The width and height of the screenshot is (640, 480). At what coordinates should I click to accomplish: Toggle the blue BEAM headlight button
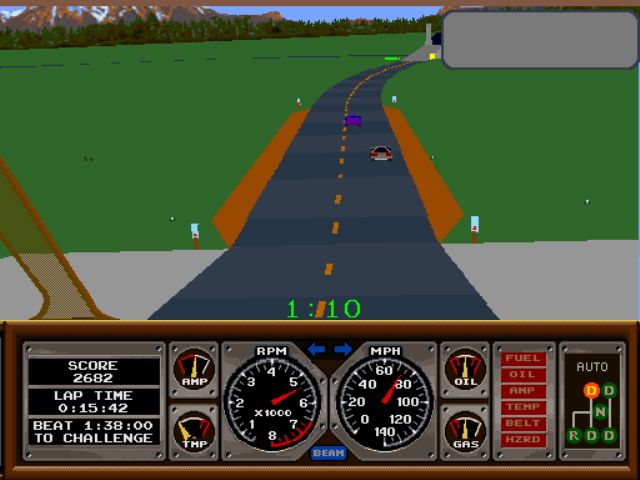pos(328,453)
